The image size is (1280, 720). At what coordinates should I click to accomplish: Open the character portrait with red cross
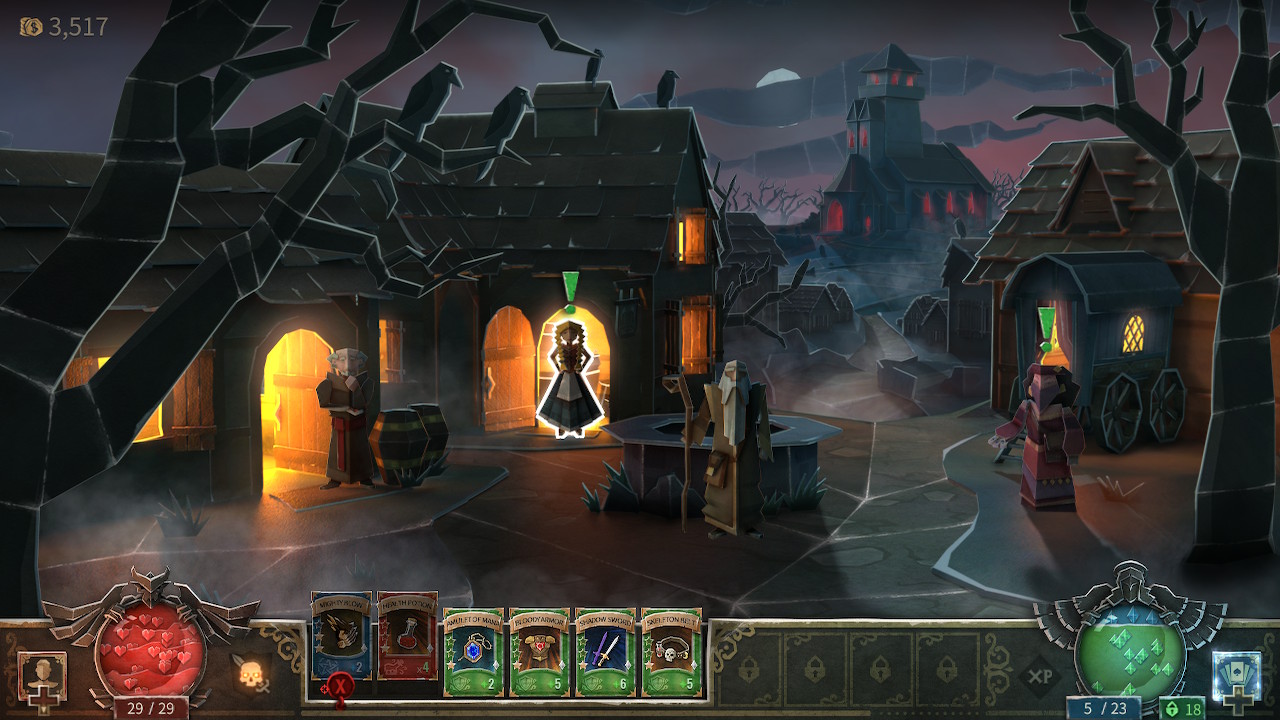click(x=42, y=678)
